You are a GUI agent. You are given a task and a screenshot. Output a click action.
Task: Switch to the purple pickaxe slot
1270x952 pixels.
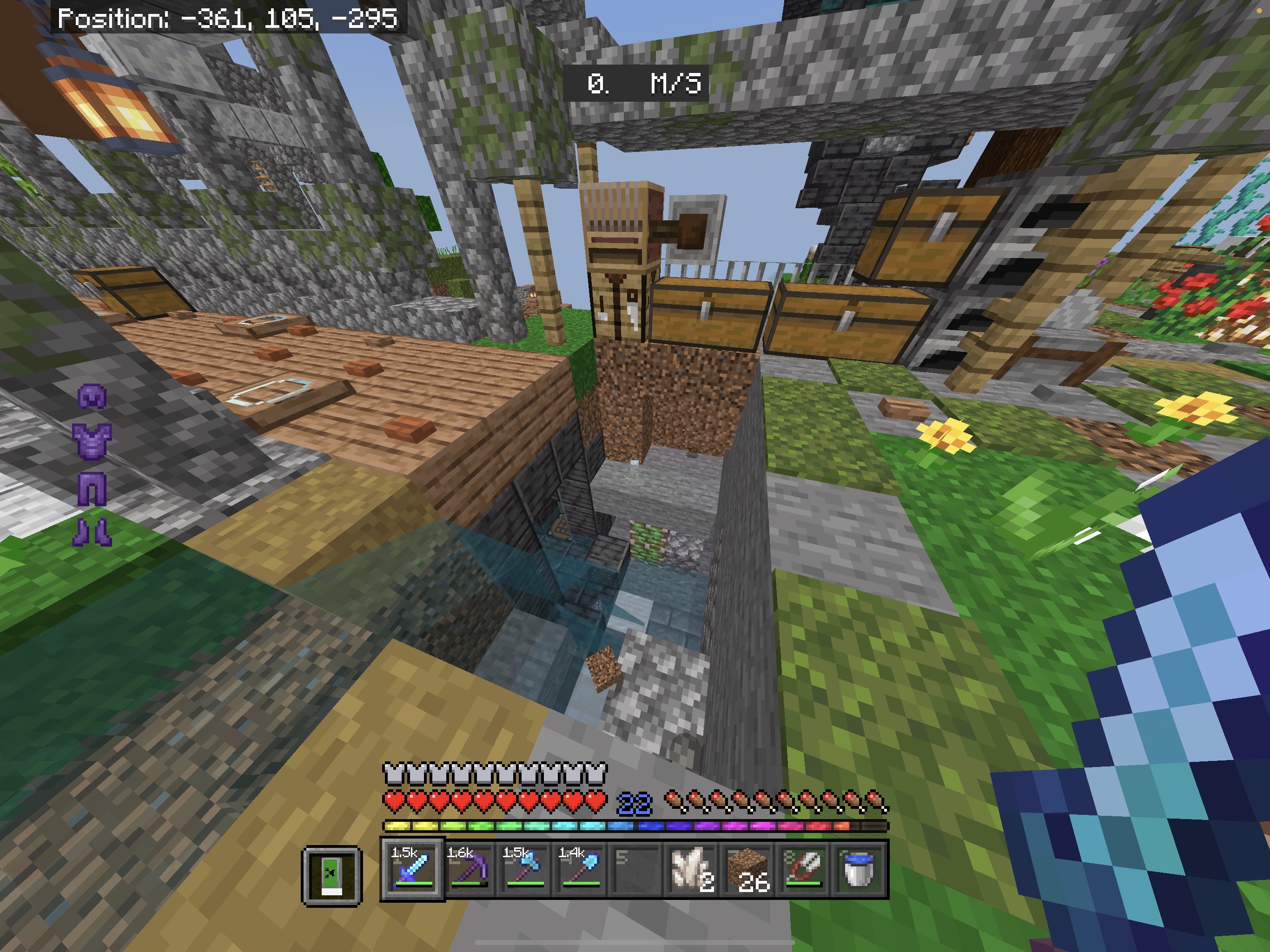click(467, 869)
